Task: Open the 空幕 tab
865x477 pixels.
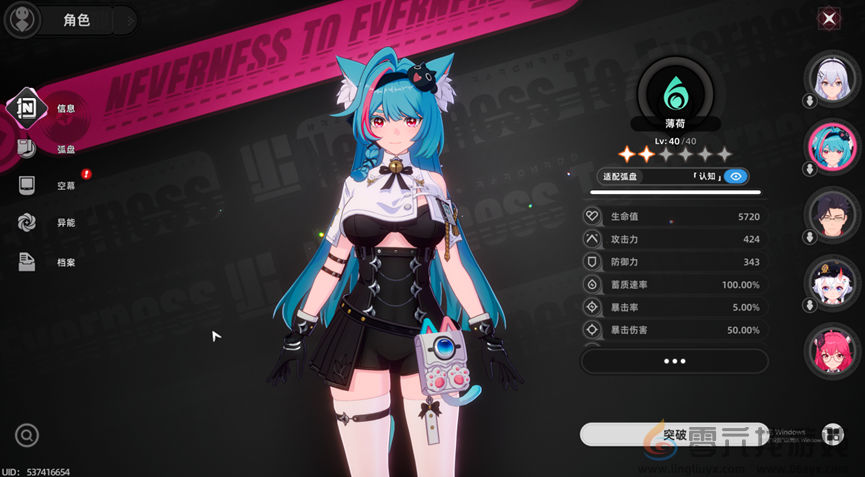Action: tap(28, 185)
